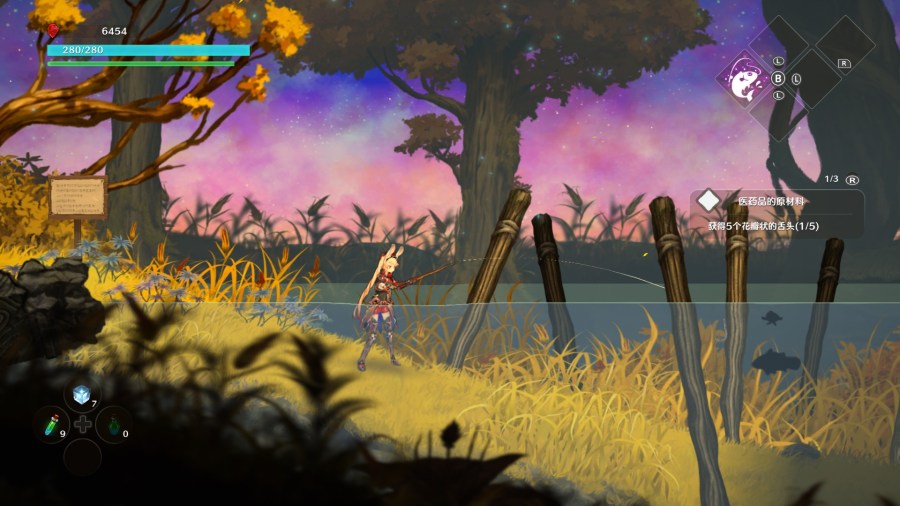Screen dimensions: 900x506
Task: Select the green test tube potion slot
Action: click(x=51, y=424)
